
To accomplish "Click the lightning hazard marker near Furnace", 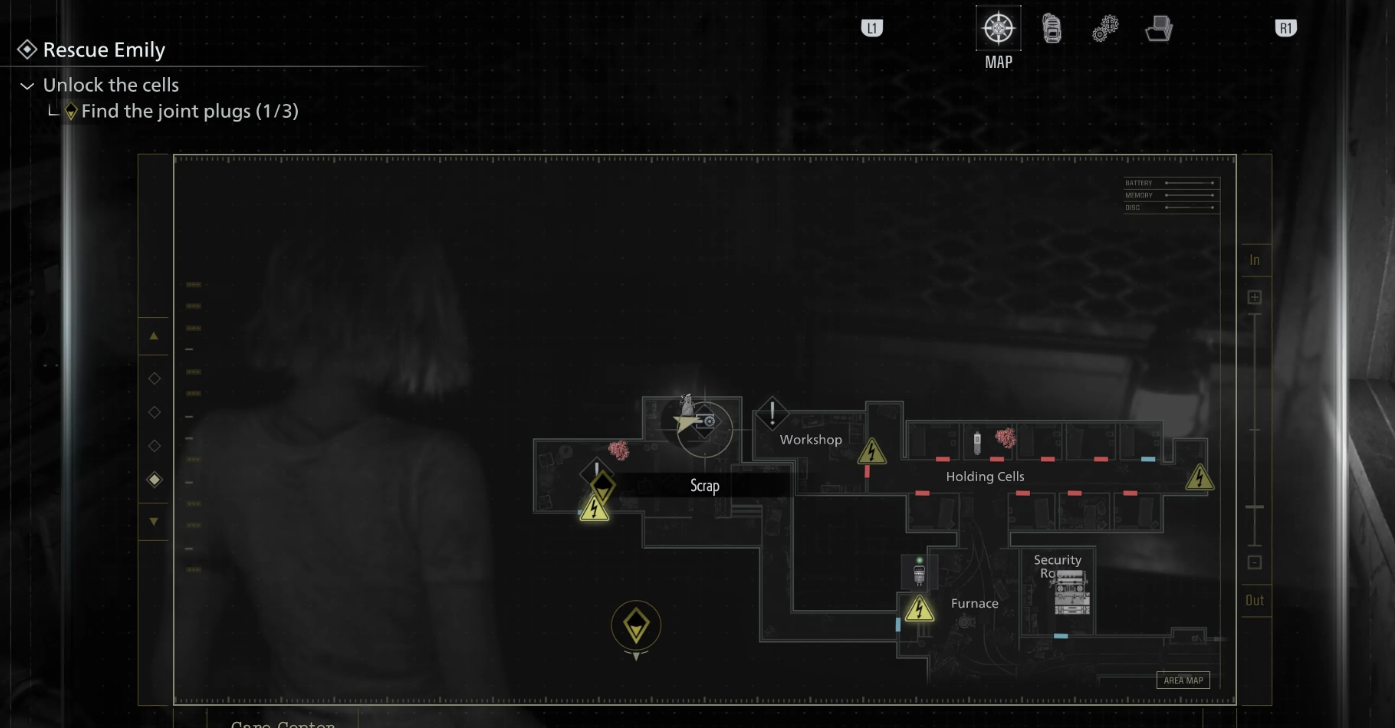I will click(918, 608).
